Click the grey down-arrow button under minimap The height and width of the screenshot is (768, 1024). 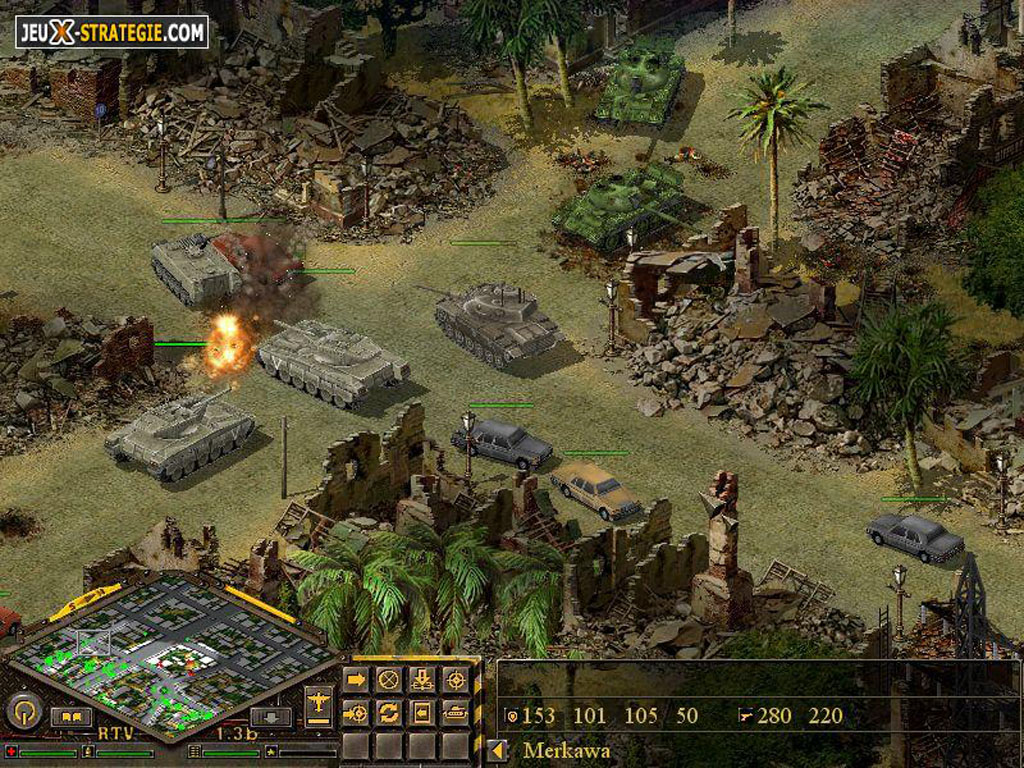click(269, 716)
